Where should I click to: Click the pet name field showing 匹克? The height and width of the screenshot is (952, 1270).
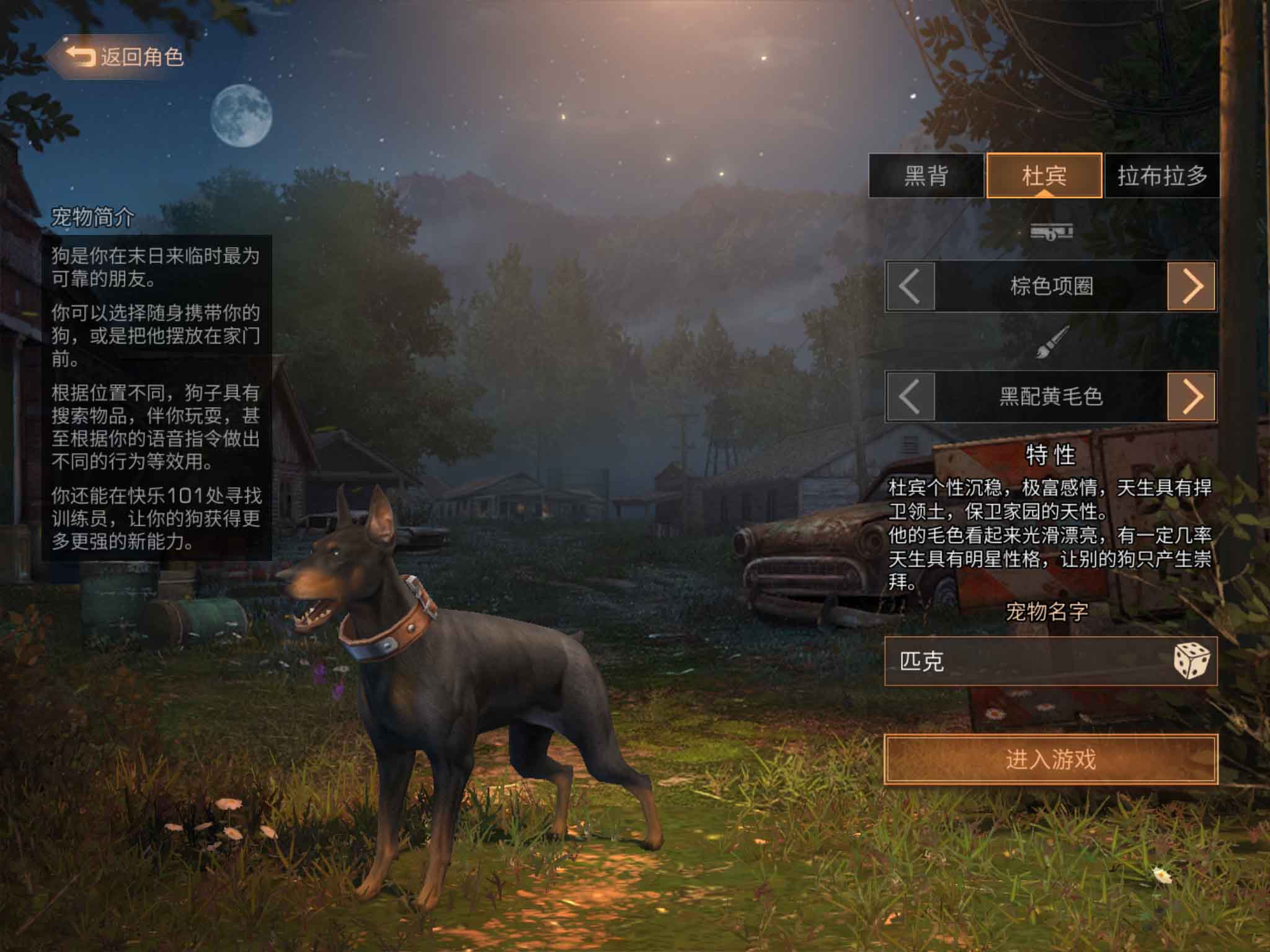[1023, 661]
